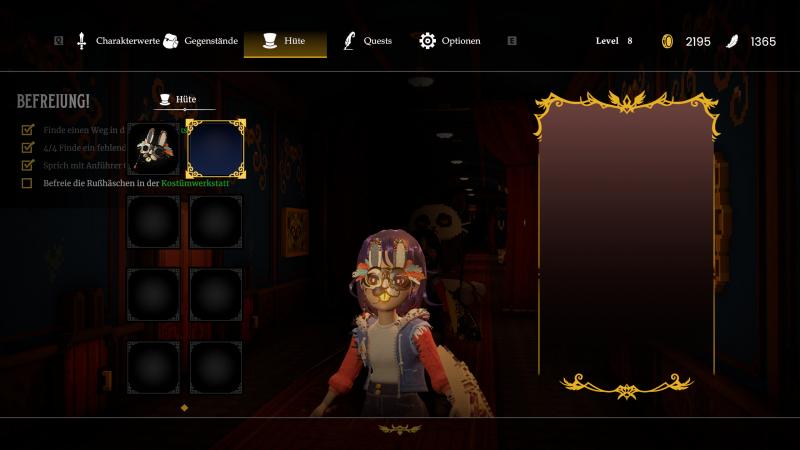Show the Quests tab
The height and width of the screenshot is (450, 800).
(368, 41)
